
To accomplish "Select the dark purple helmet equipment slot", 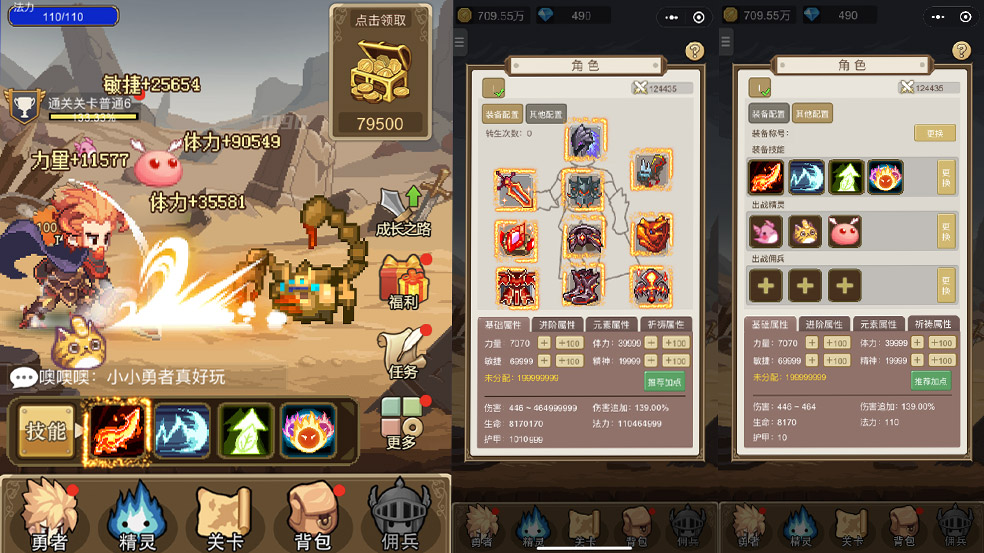I will click(584, 143).
